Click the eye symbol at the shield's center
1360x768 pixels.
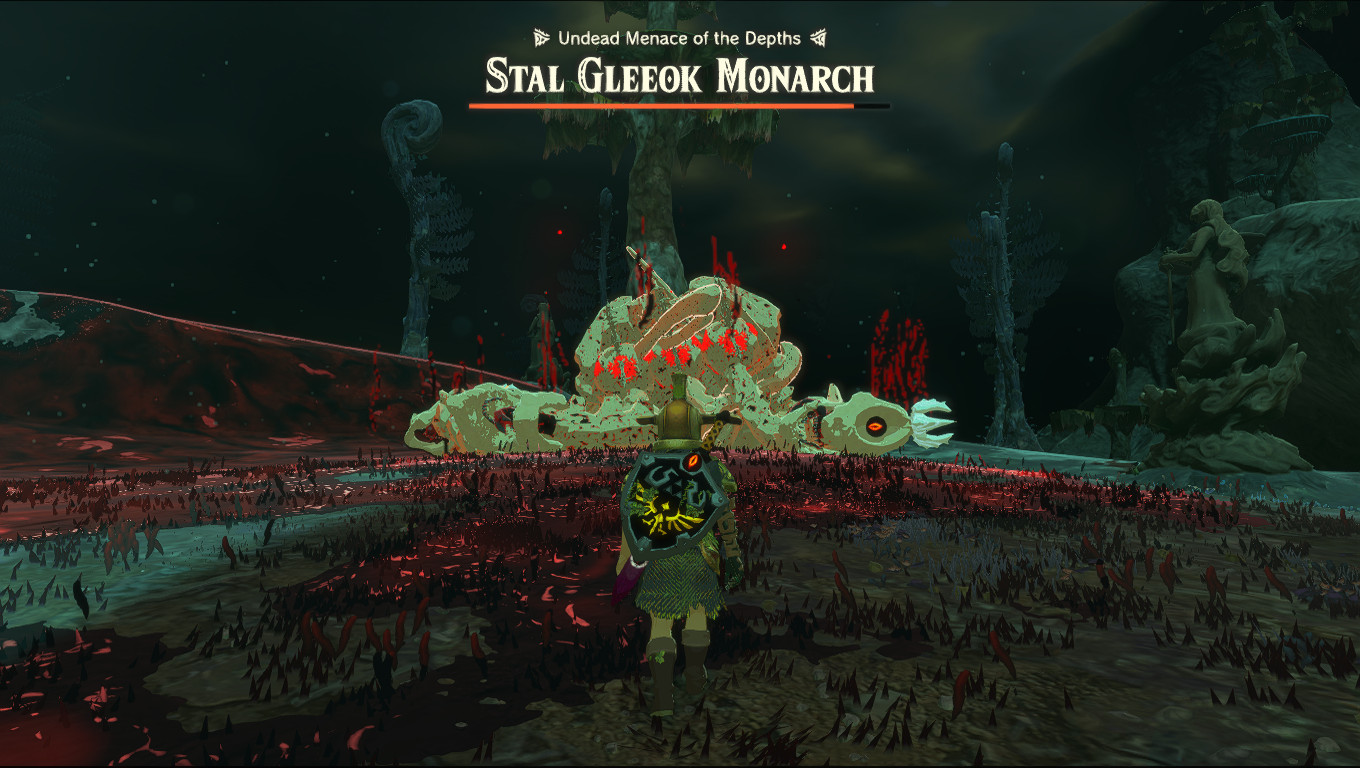pos(691,461)
